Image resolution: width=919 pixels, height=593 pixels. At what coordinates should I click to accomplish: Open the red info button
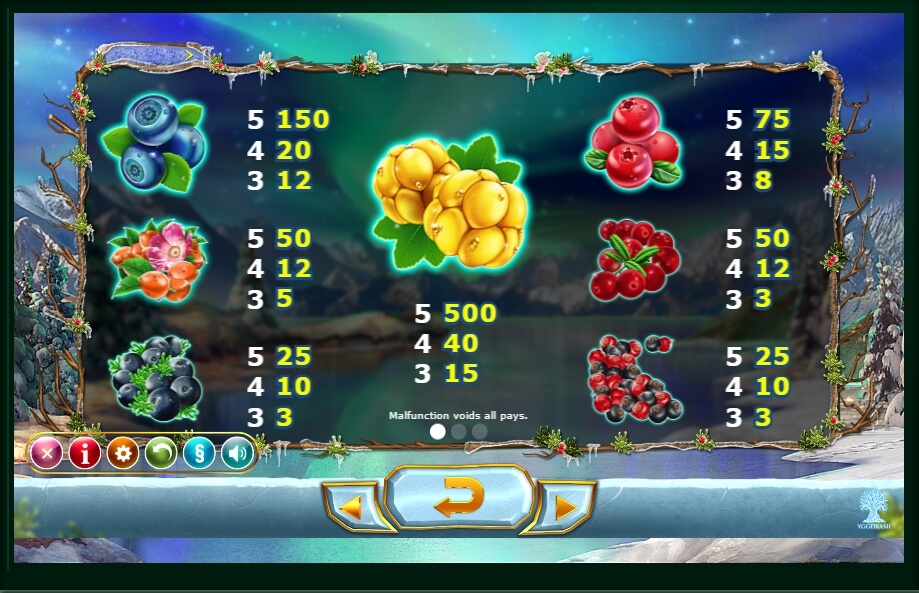(84, 454)
